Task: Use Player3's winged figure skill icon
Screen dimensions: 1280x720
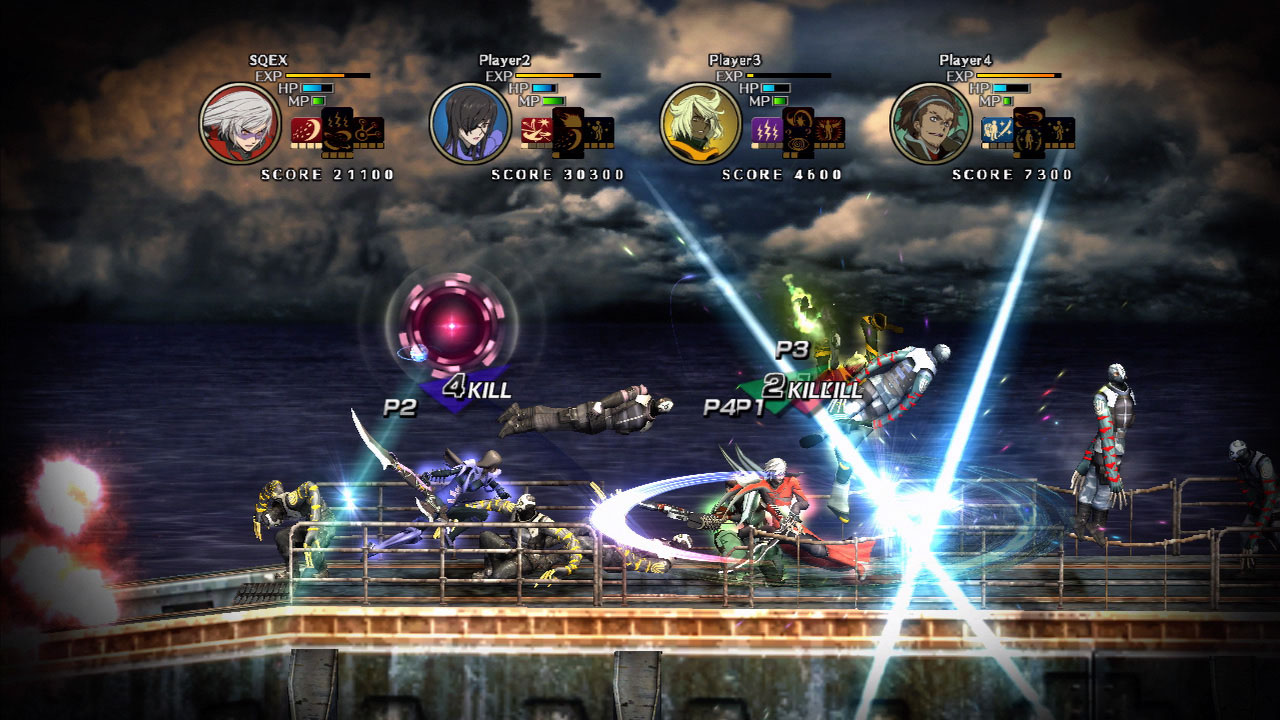Action: [x=829, y=131]
